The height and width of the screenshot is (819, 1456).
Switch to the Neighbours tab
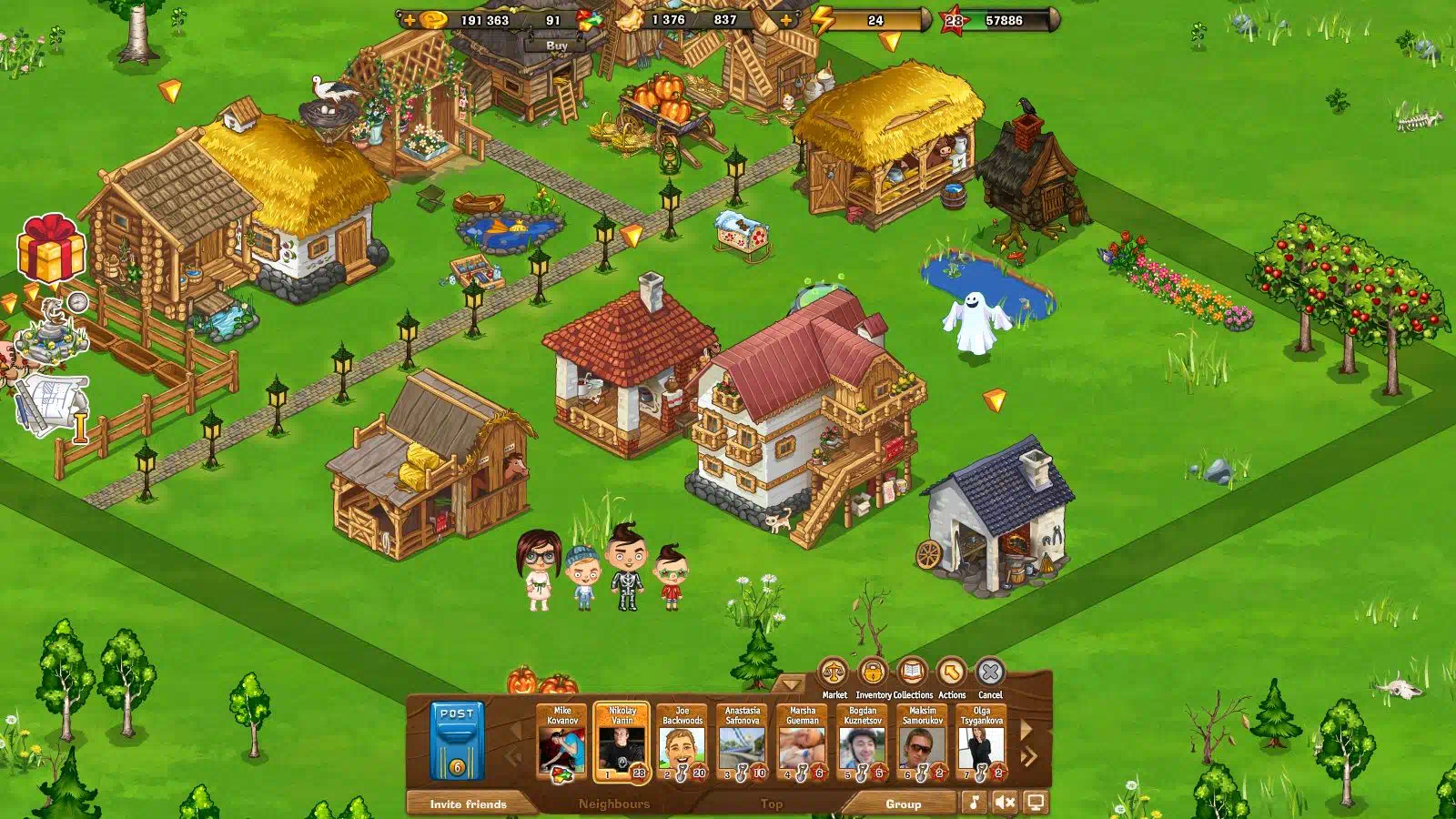point(614,804)
